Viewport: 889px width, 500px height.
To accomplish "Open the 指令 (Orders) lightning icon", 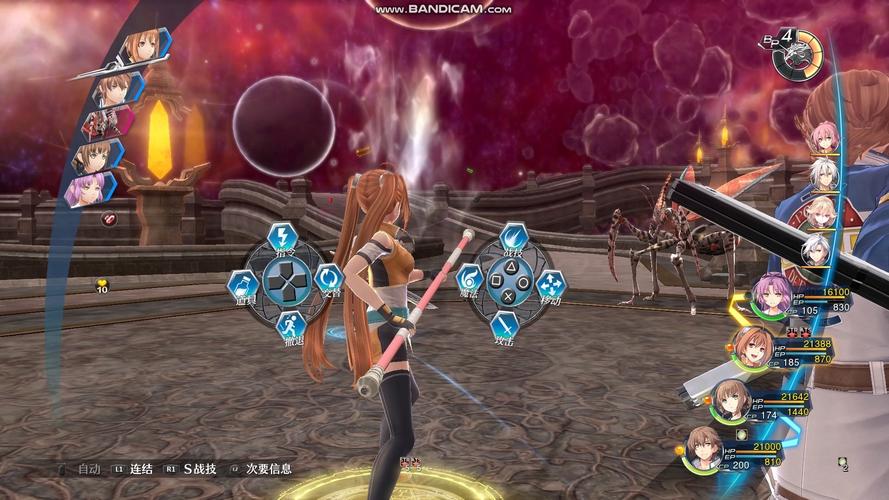I will (x=283, y=239).
